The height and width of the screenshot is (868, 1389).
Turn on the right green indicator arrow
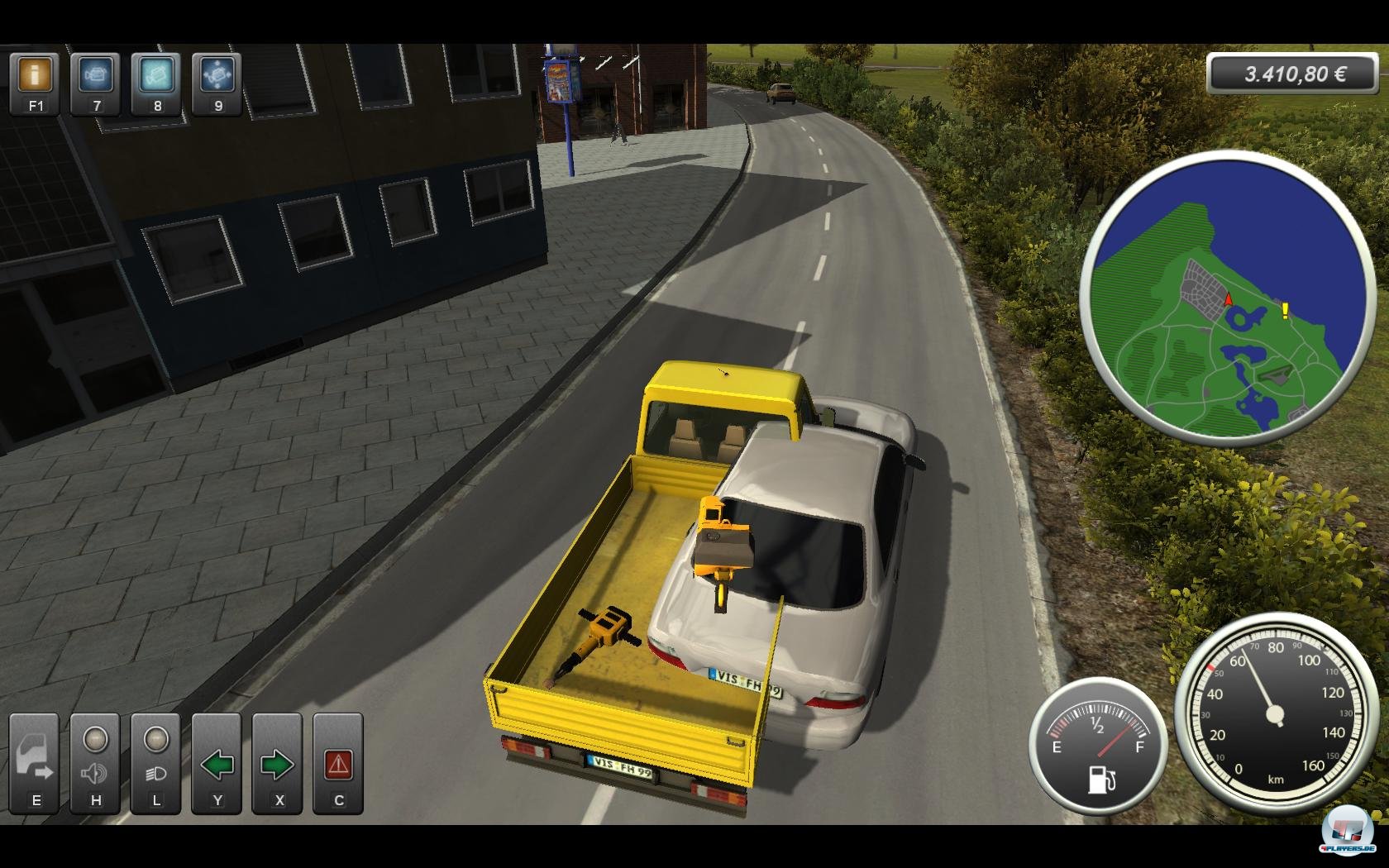(277, 764)
